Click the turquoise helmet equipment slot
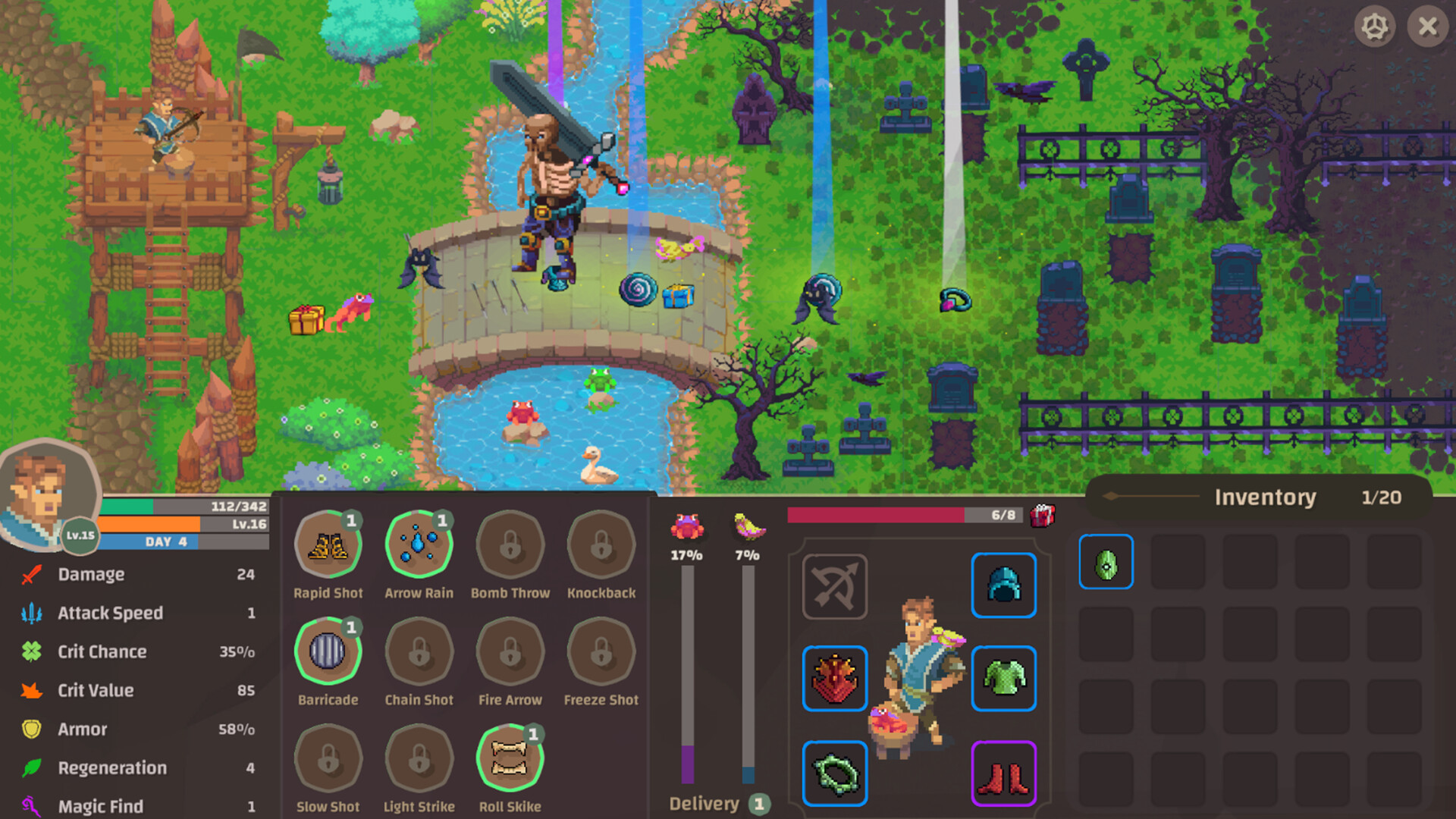This screenshot has width=1456, height=819. (x=1003, y=585)
